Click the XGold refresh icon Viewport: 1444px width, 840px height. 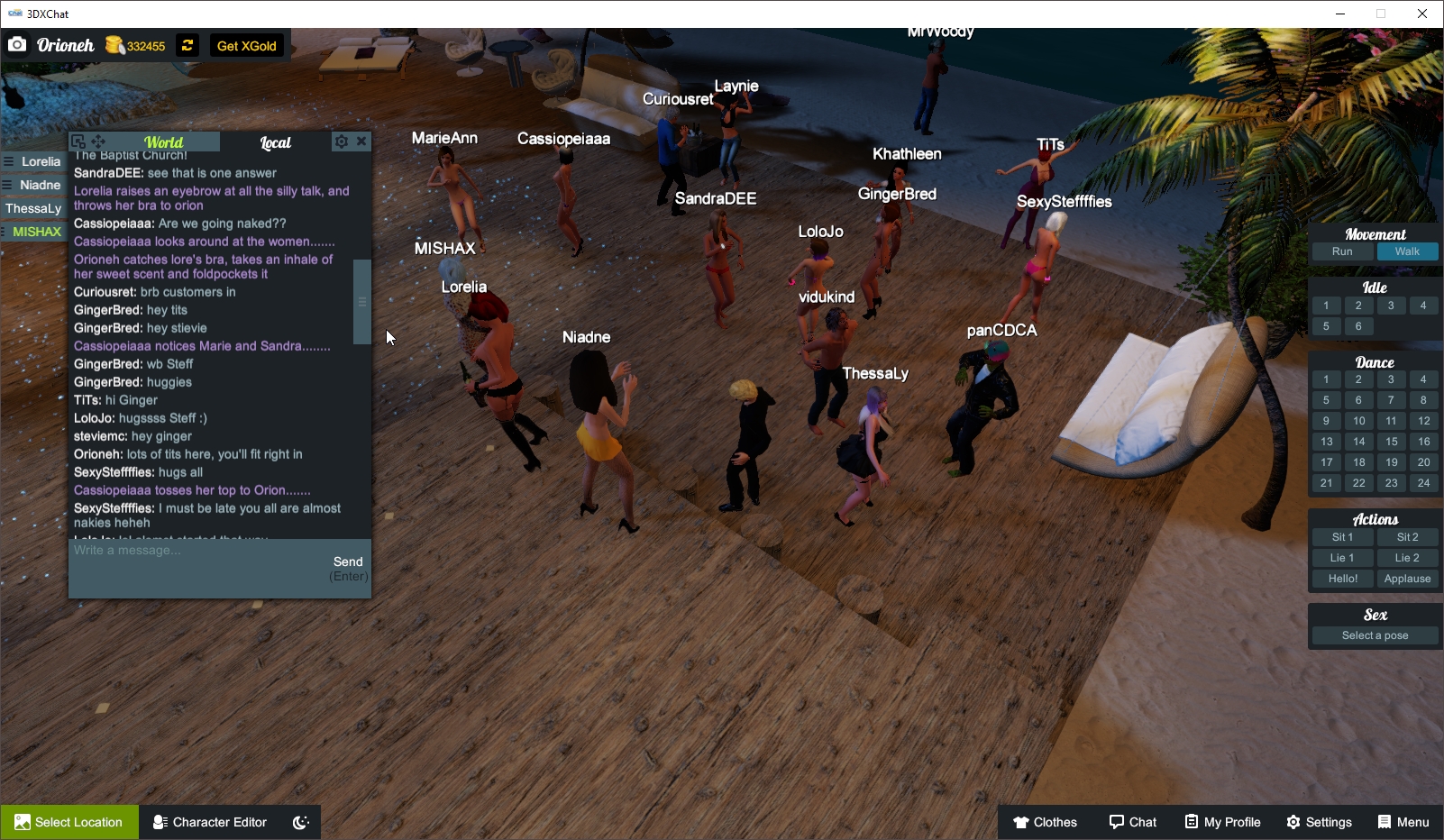pos(187,45)
